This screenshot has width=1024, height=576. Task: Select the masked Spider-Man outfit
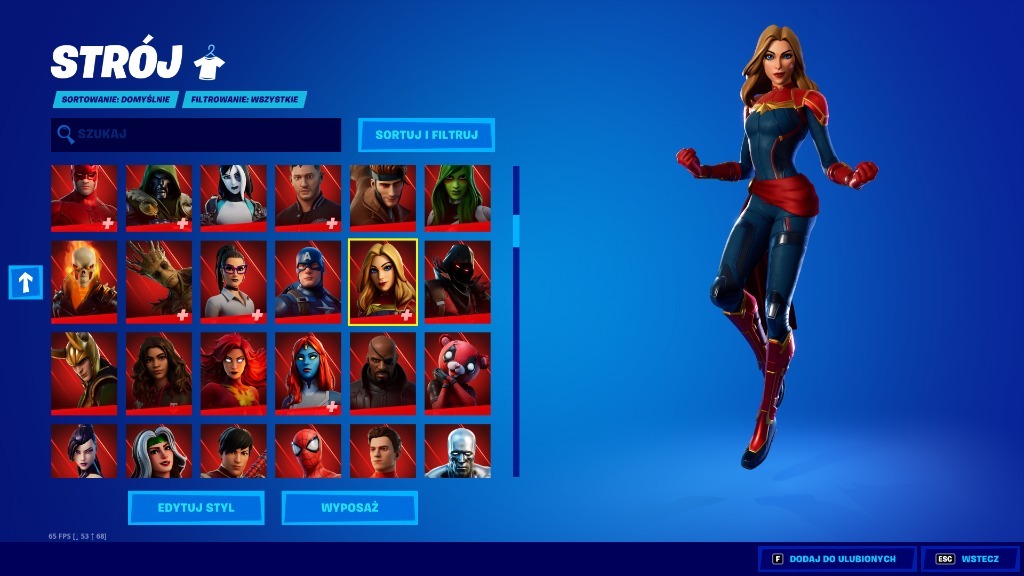(x=308, y=451)
